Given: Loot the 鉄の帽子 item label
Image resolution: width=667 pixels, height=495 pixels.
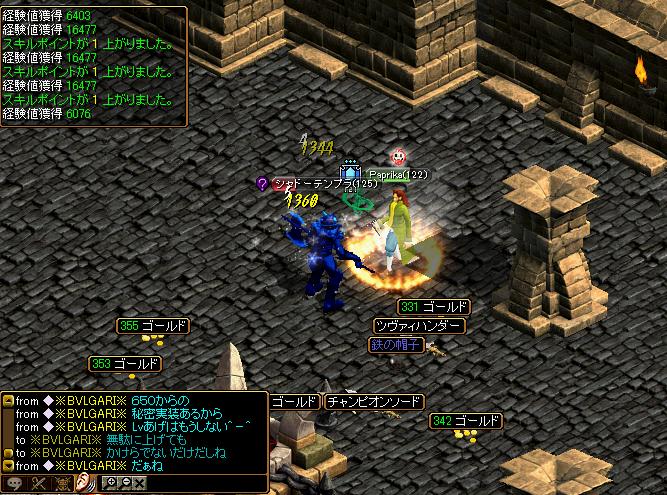Looking at the screenshot, I should coord(397,345).
